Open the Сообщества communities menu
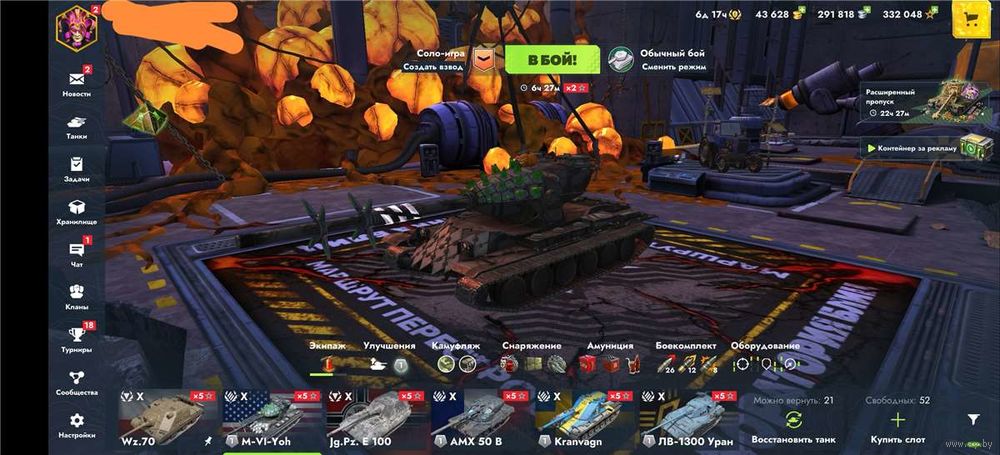The width and height of the screenshot is (1000, 455). [x=76, y=382]
